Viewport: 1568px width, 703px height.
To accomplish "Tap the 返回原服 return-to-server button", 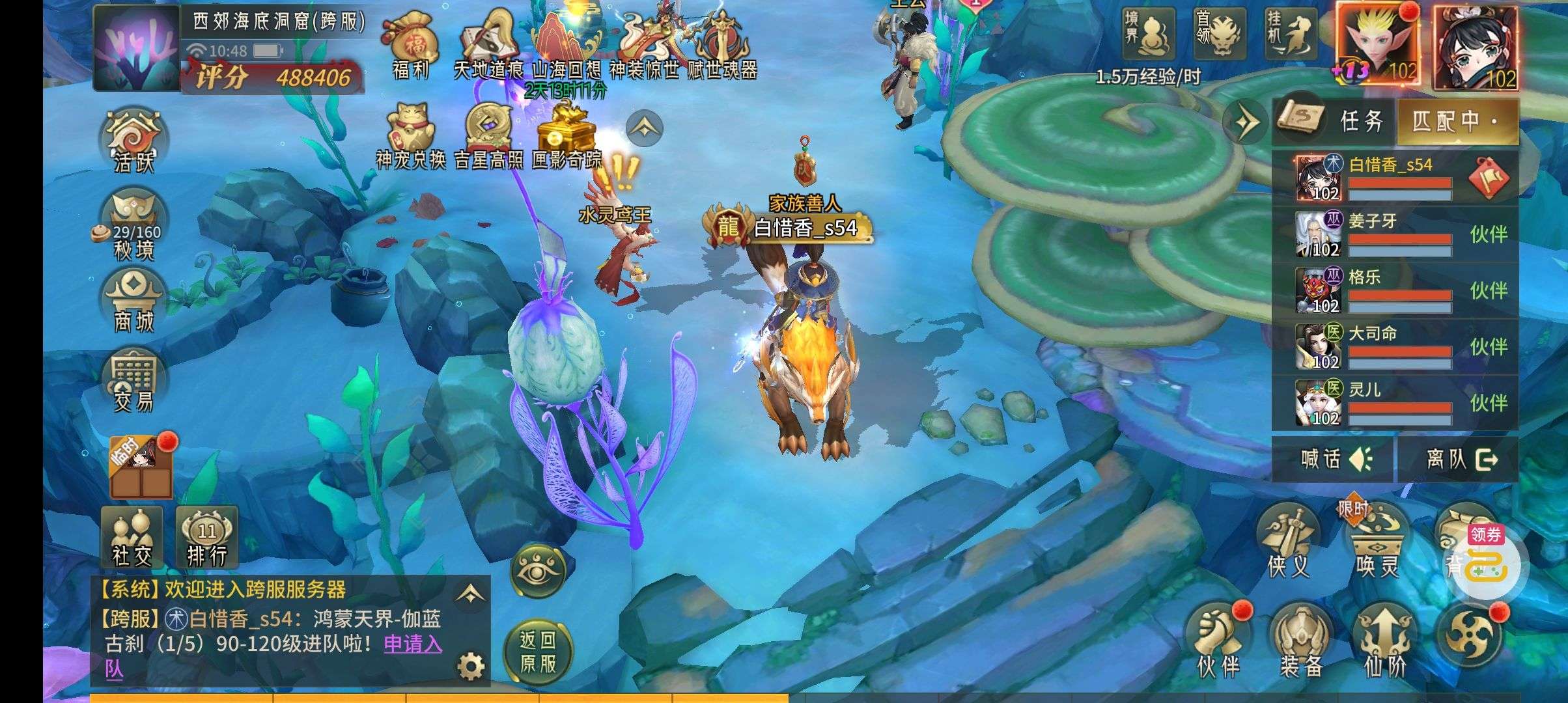I will [x=538, y=652].
